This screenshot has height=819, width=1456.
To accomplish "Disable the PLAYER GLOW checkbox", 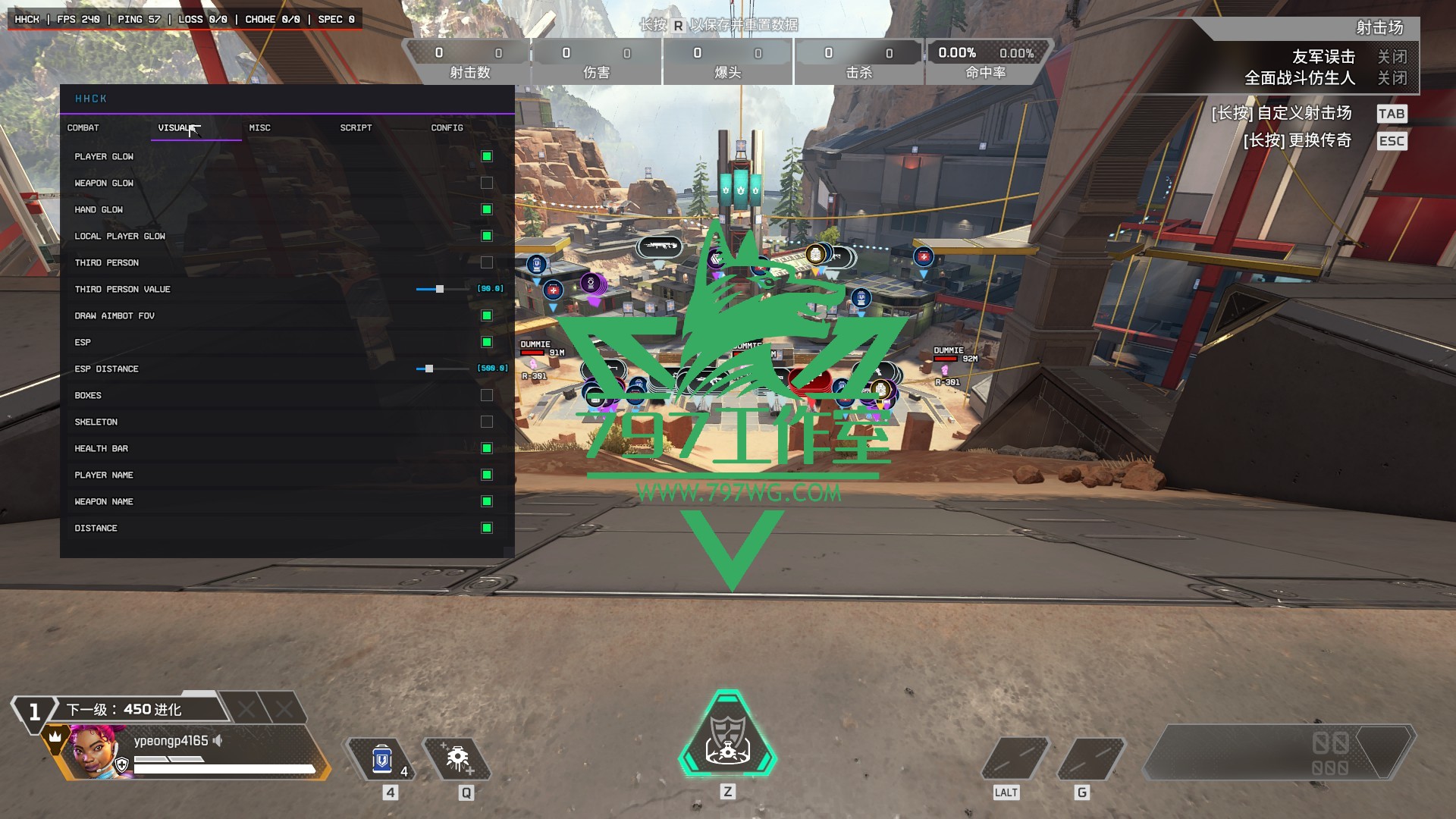I will pyautogui.click(x=485, y=155).
